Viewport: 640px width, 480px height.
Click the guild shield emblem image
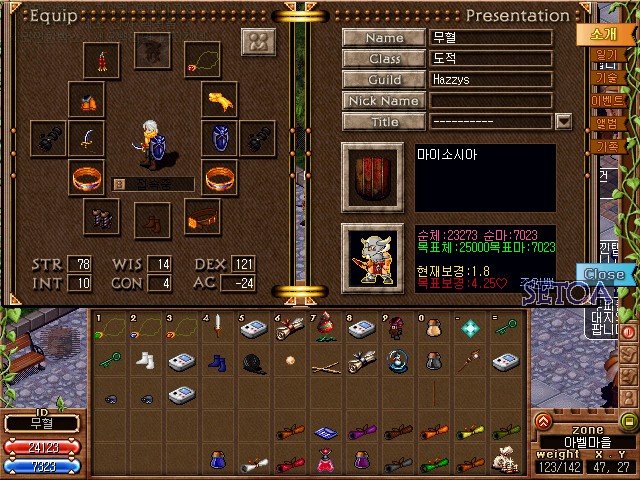point(374,177)
